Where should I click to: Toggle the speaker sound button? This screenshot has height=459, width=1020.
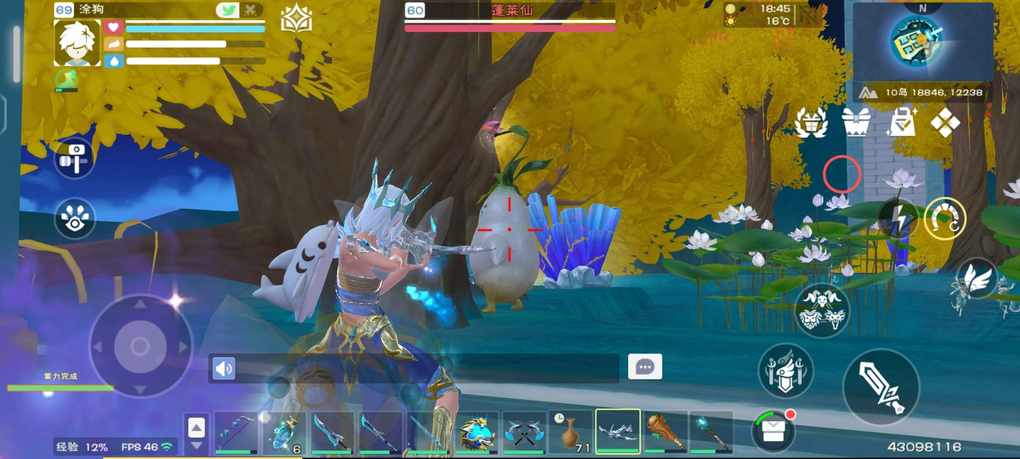tap(224, 368)
